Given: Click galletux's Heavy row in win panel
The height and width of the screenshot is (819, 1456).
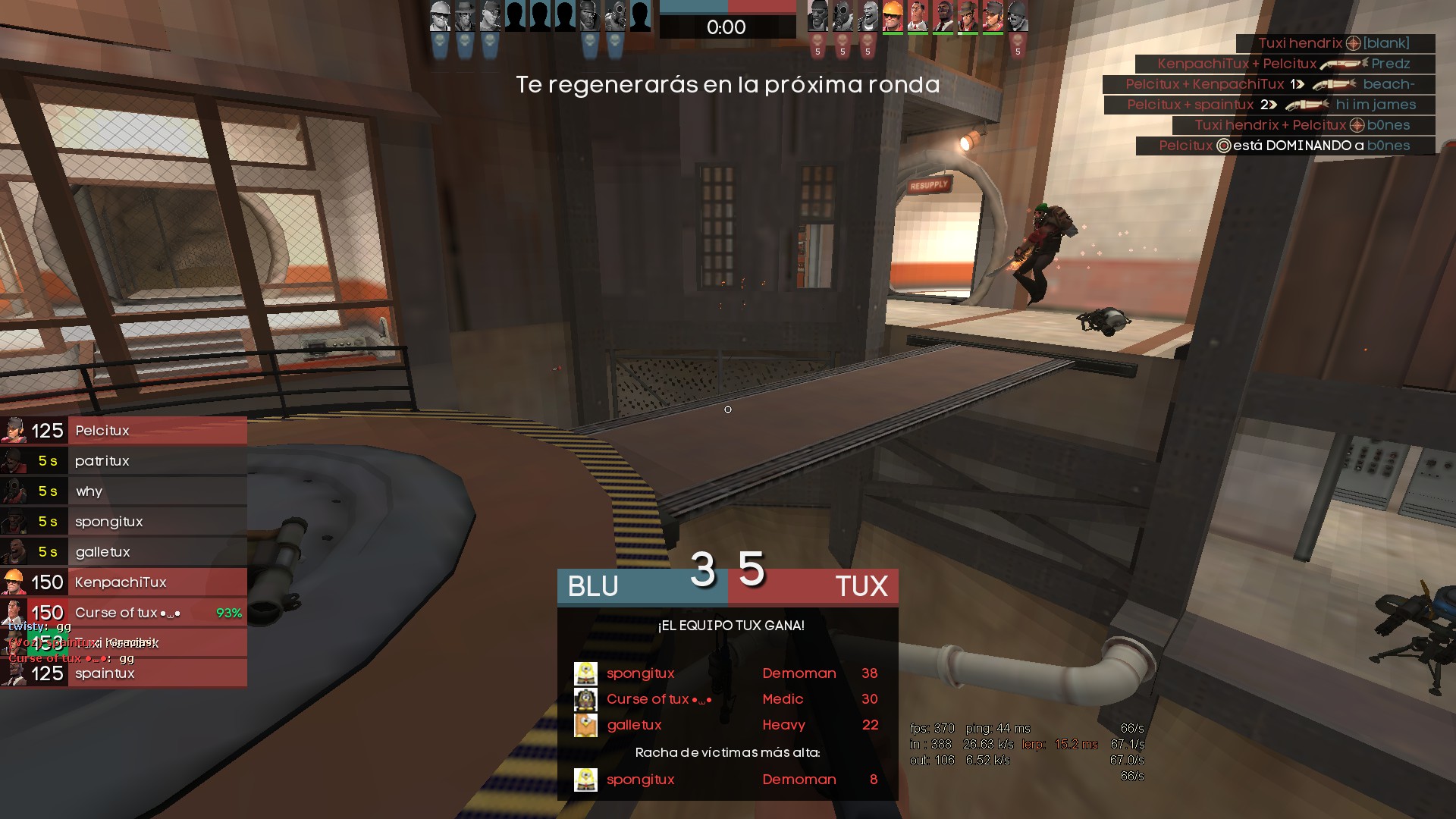Looking at the screenshot, I should tap(726, 725).
